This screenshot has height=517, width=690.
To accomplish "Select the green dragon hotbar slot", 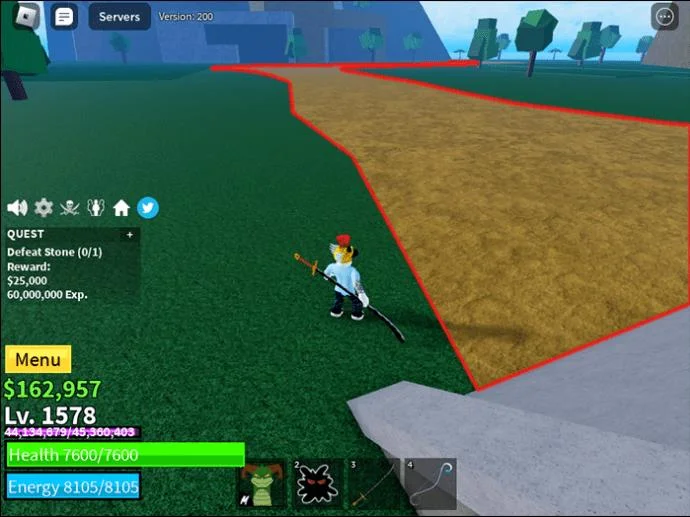I will (261, 485).
